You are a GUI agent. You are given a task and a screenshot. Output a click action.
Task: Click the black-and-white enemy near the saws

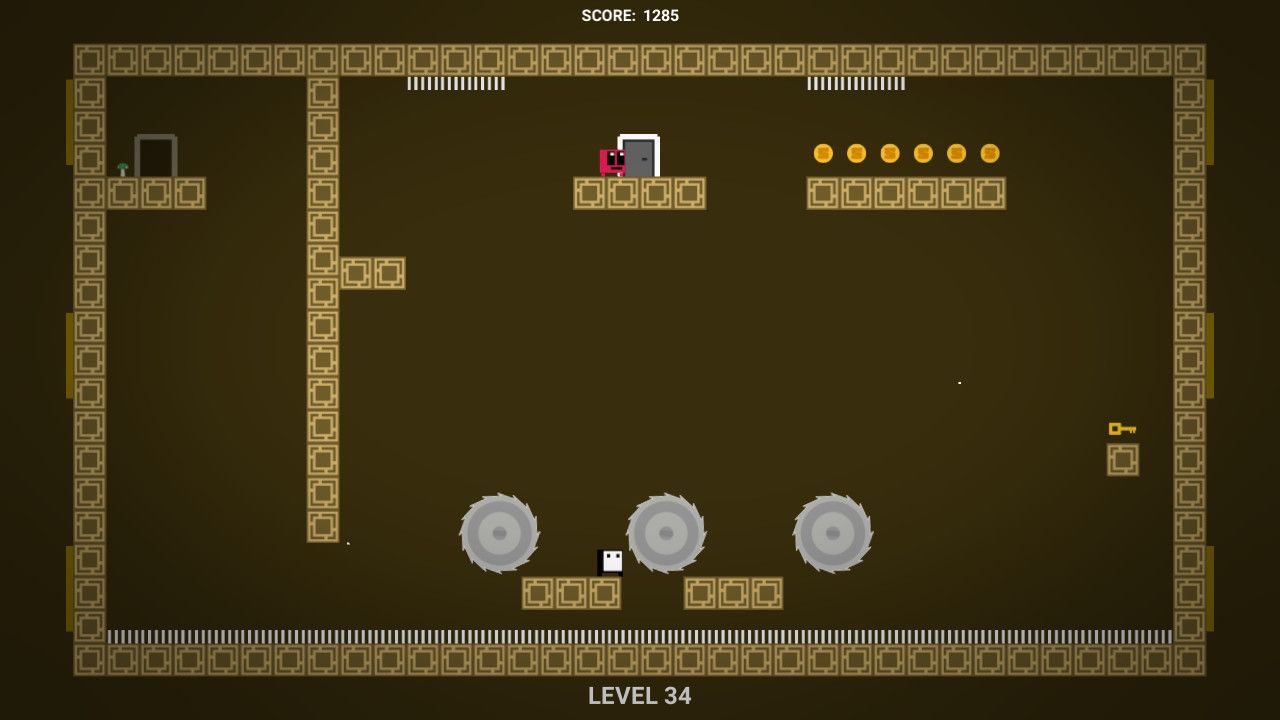click(608, 563)
